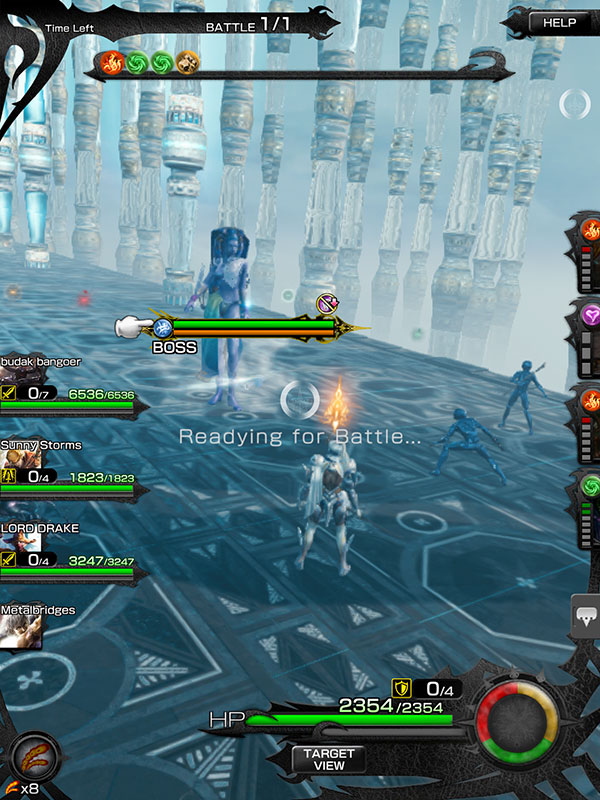Select party member Metalbridges portrait
The height and width of the screenshot is (800, 600).
point(22,630)
